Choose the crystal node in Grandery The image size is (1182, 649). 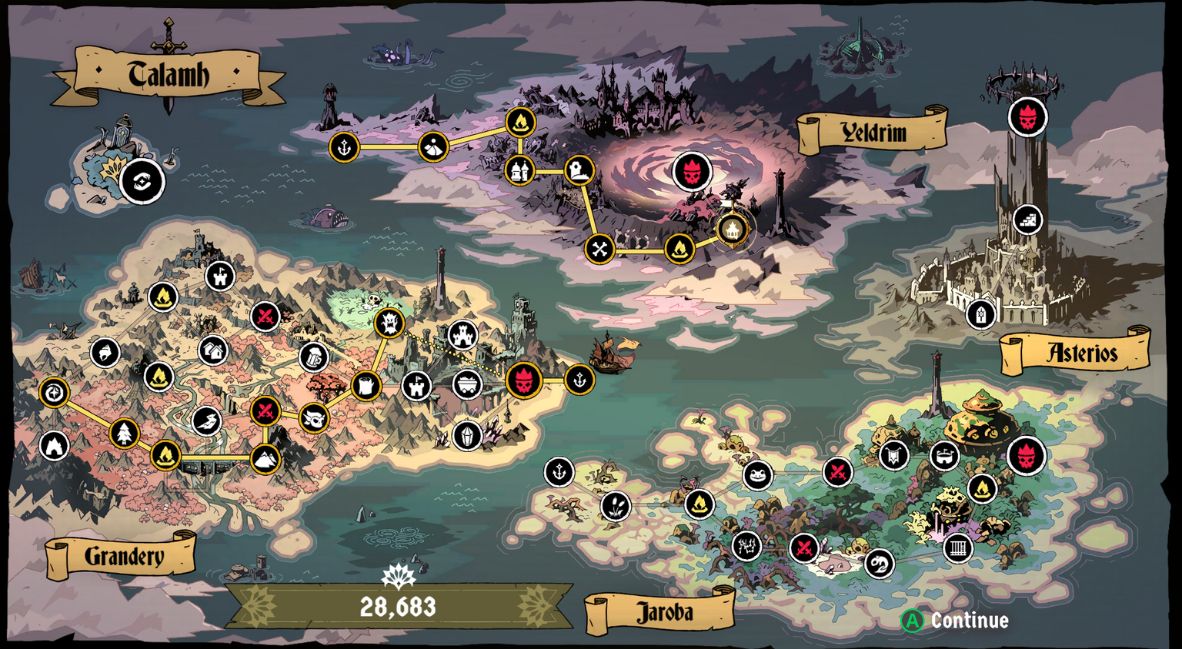click(467, 435)
